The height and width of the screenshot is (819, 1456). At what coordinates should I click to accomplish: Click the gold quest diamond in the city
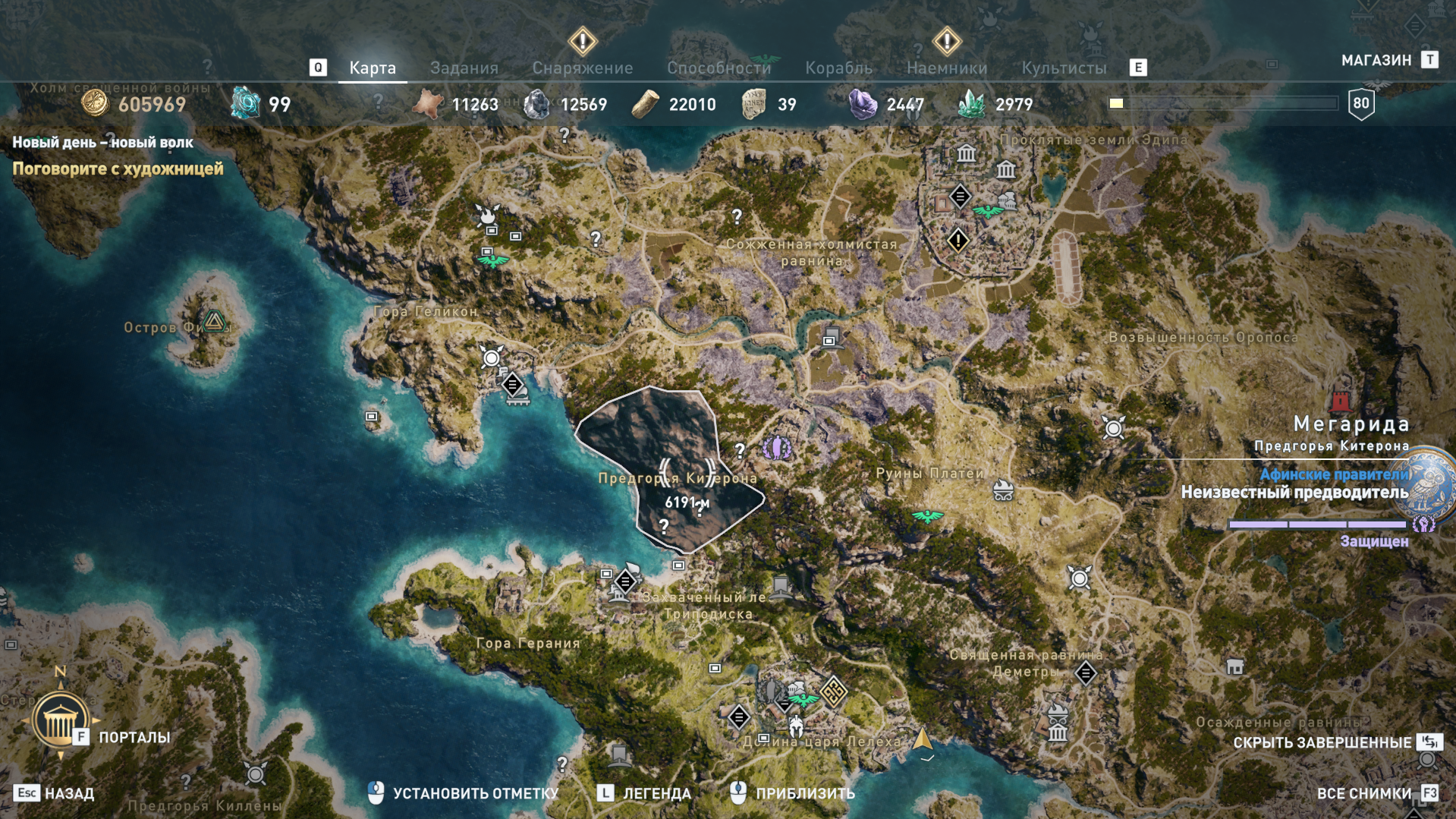click(958, 241)
